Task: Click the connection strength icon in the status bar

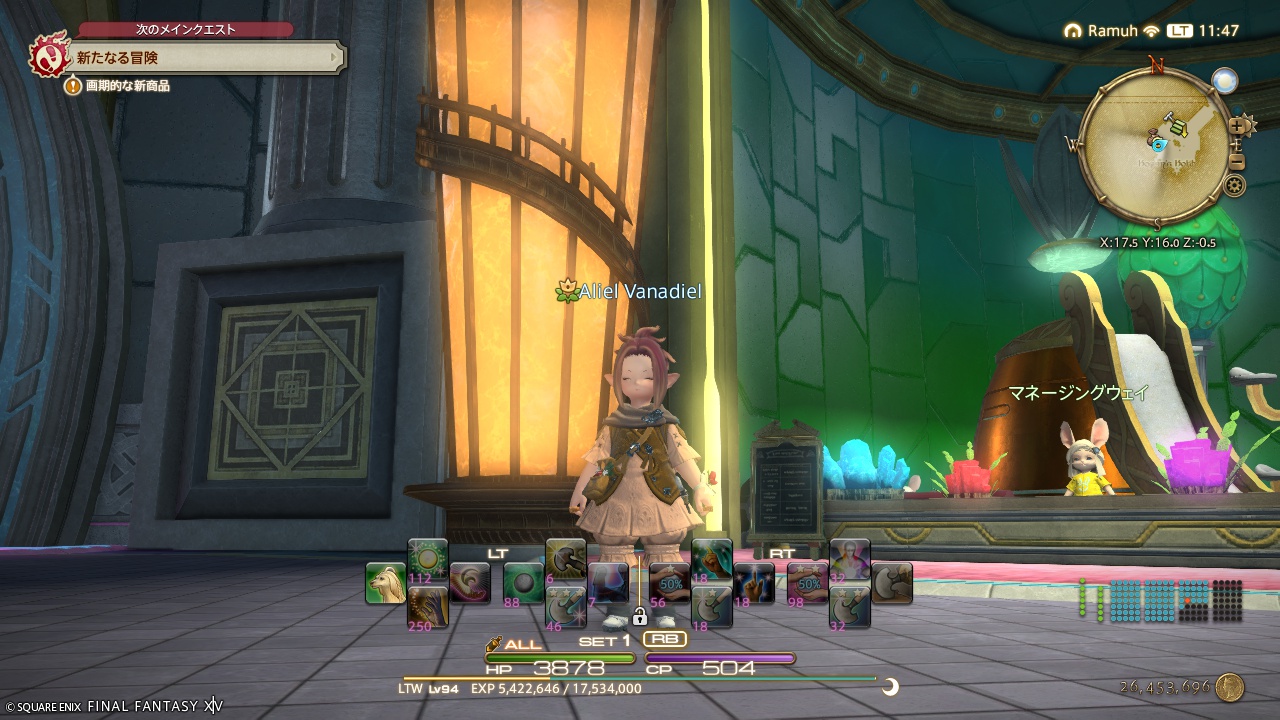Action: click(1150, 31)
